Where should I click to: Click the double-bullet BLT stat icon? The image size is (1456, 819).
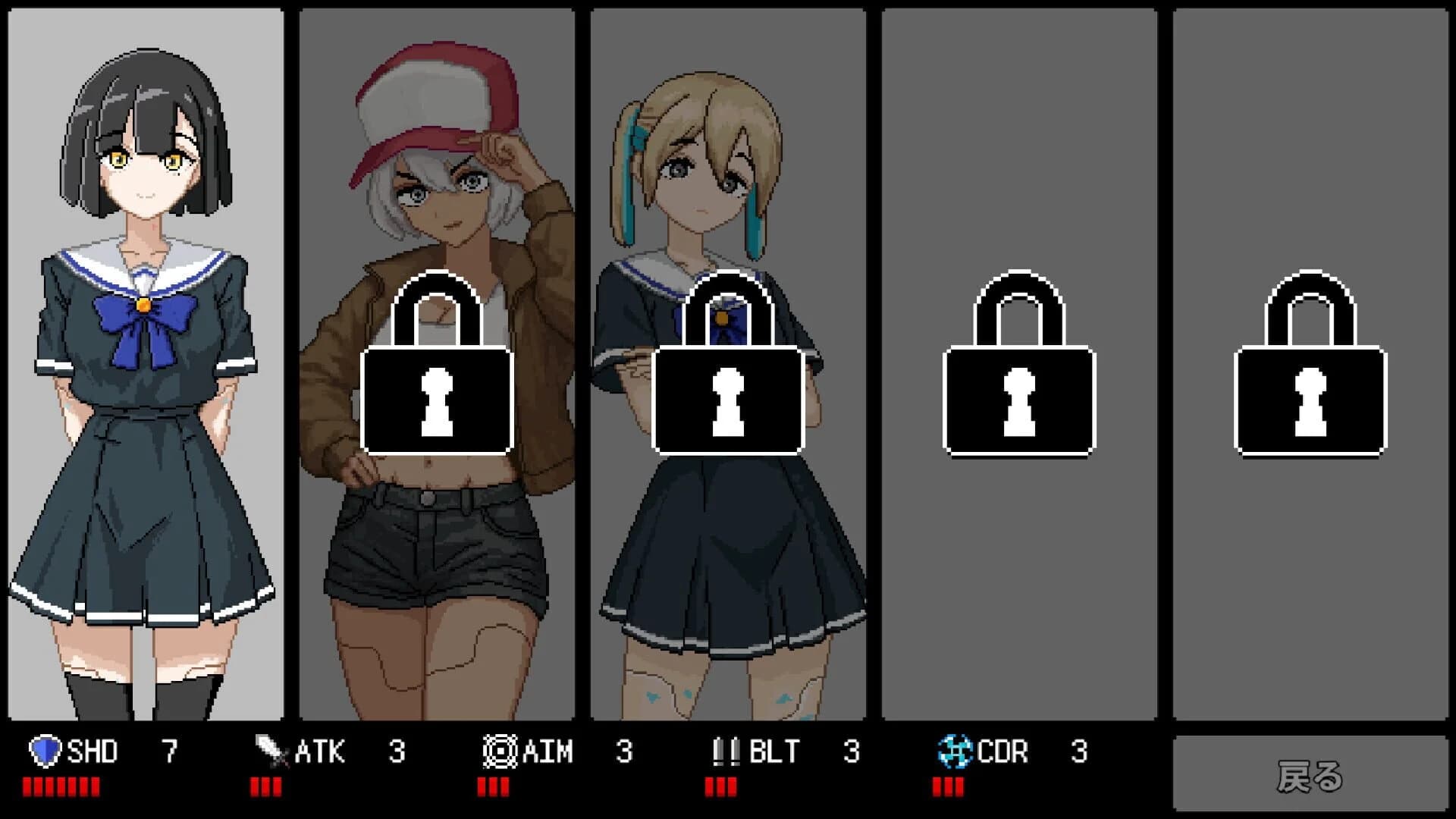click(x=726, y=752)
